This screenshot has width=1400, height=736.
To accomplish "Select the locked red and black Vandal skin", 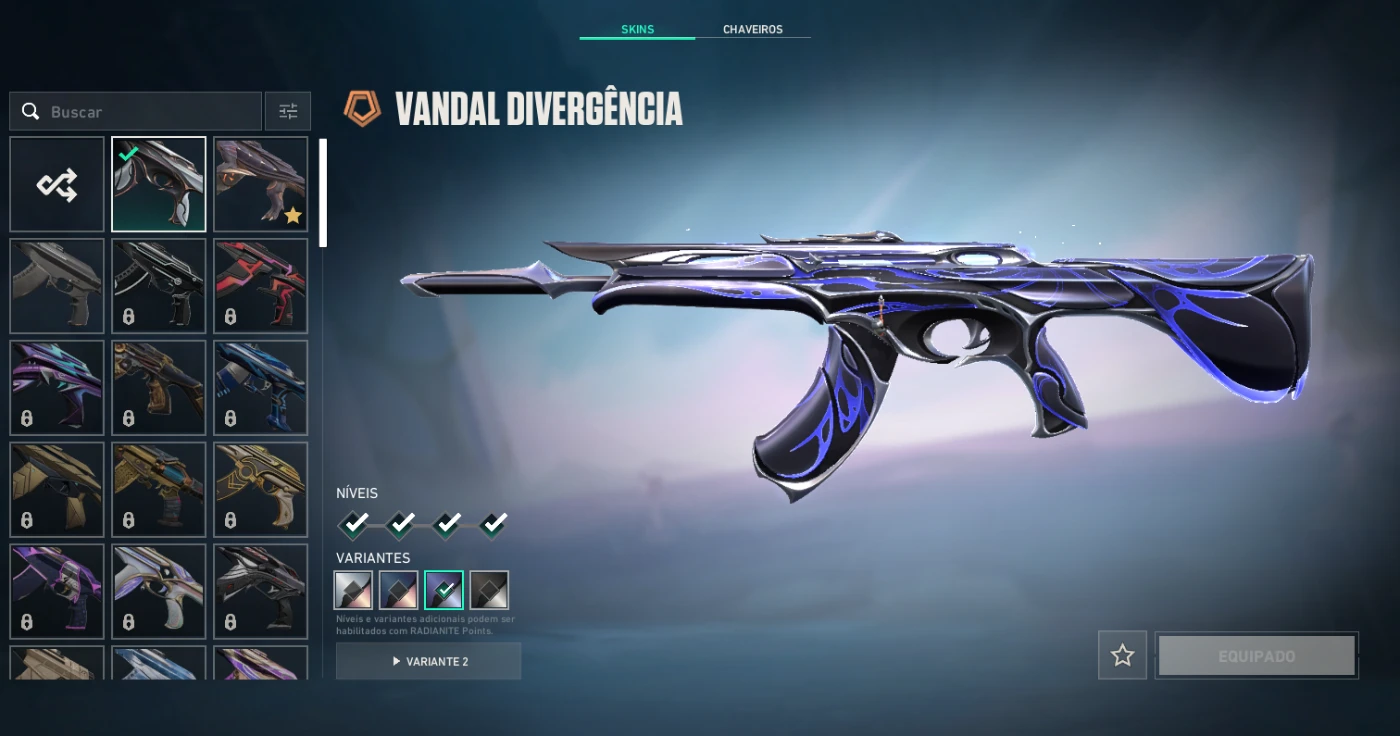I will tap(261, 286).
